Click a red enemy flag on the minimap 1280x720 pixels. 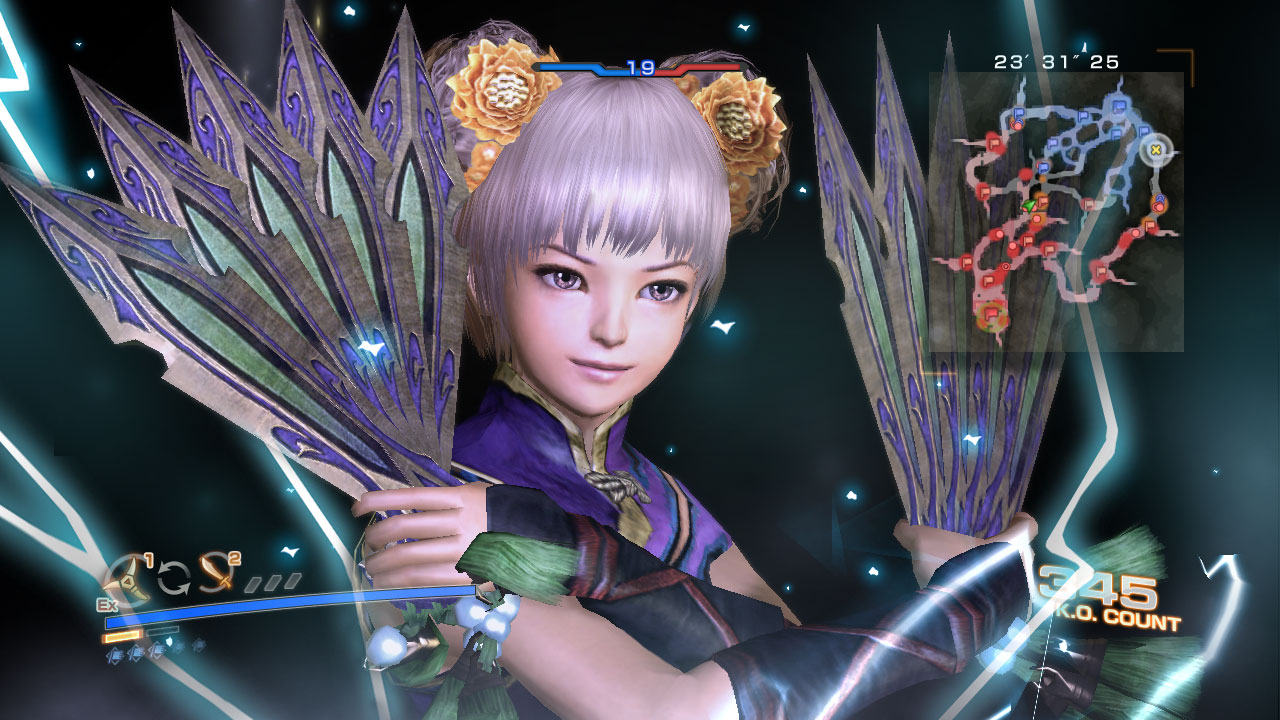tap(984, 192)
